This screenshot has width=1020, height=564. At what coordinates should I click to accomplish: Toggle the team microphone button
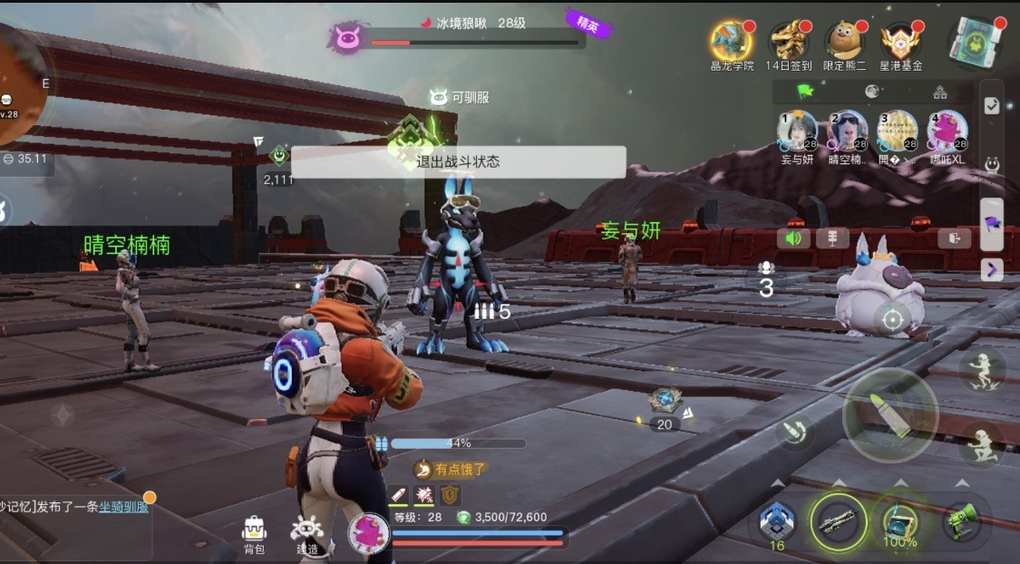tap(832, 238)
